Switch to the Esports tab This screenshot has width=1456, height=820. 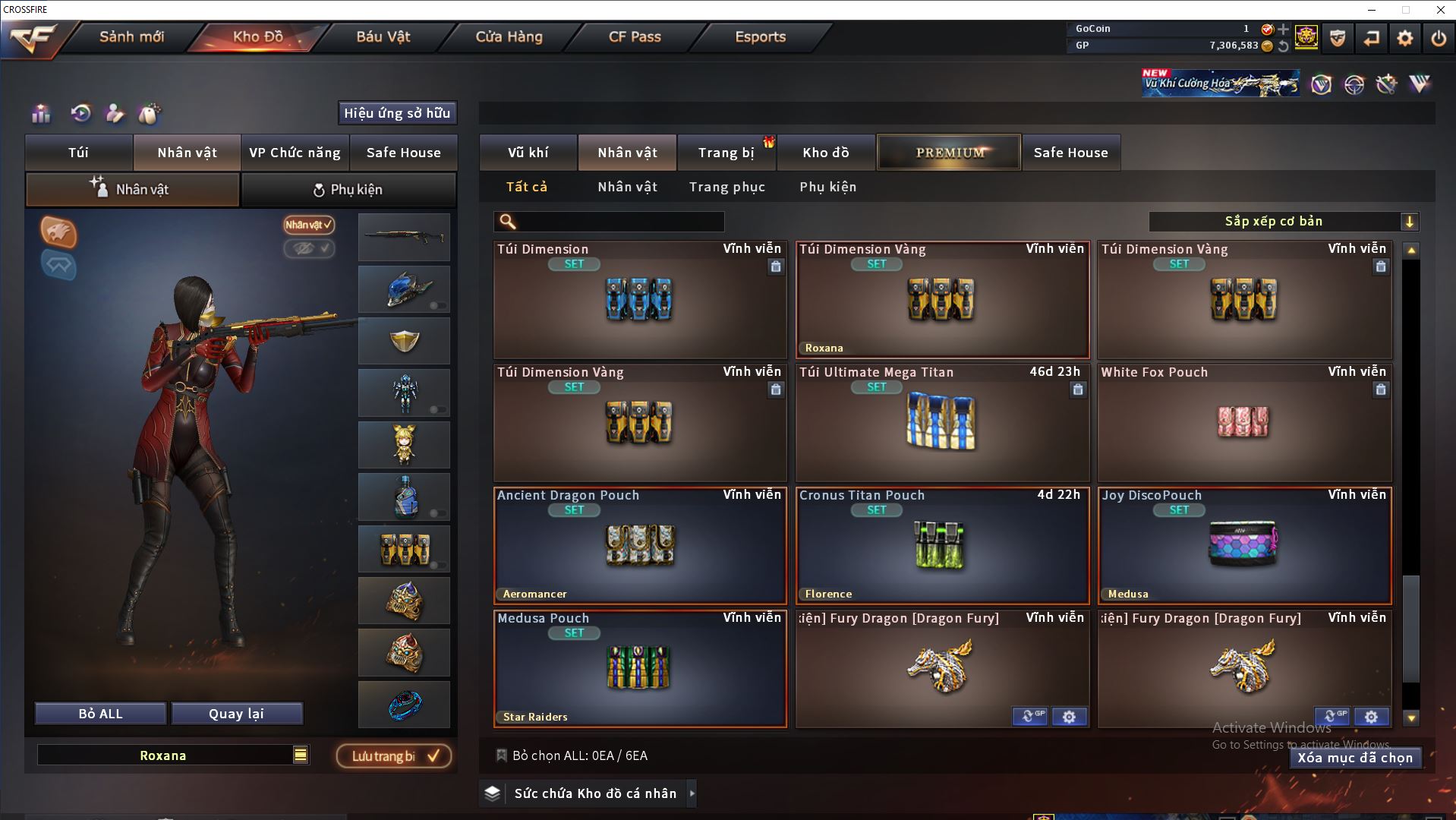760,36
